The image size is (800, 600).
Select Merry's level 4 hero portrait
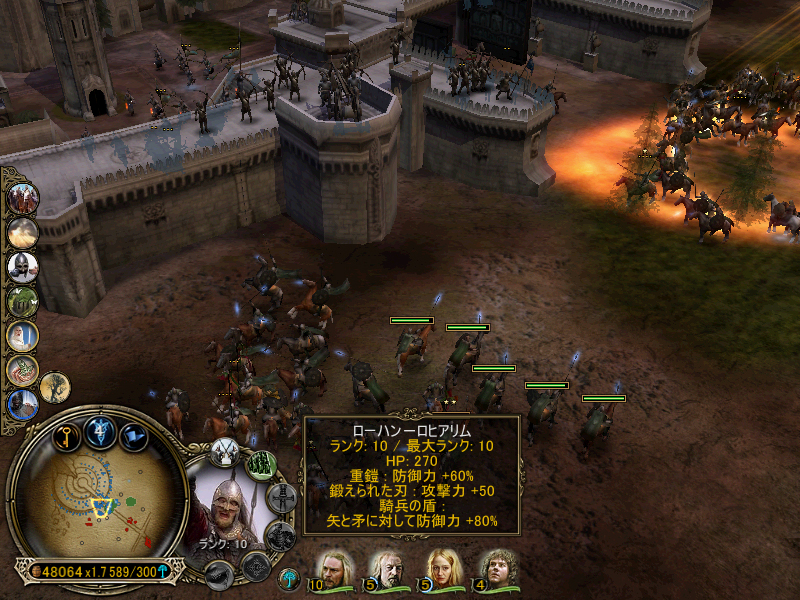tap(497, 570)
